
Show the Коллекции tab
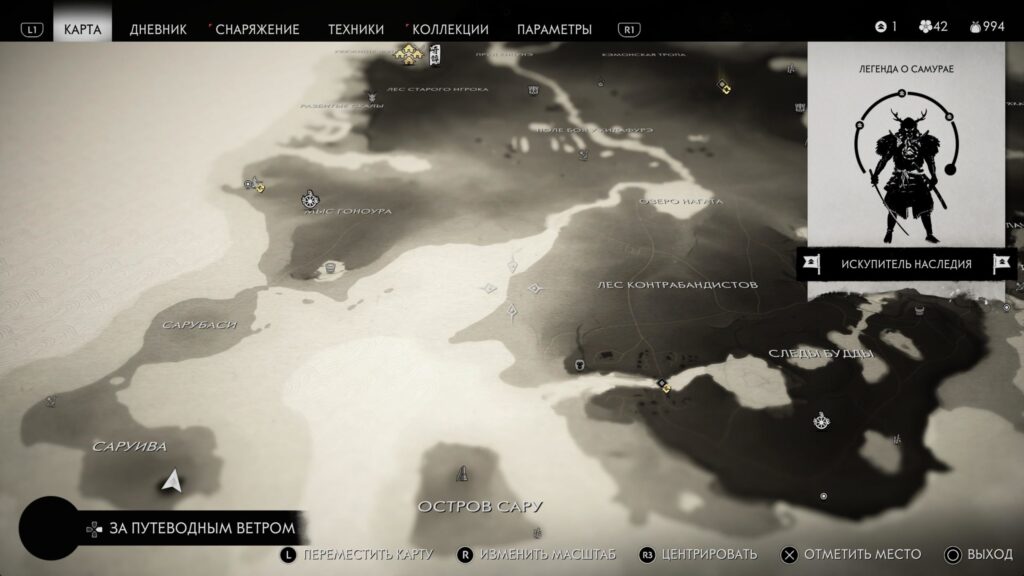(x=449, y=29)
